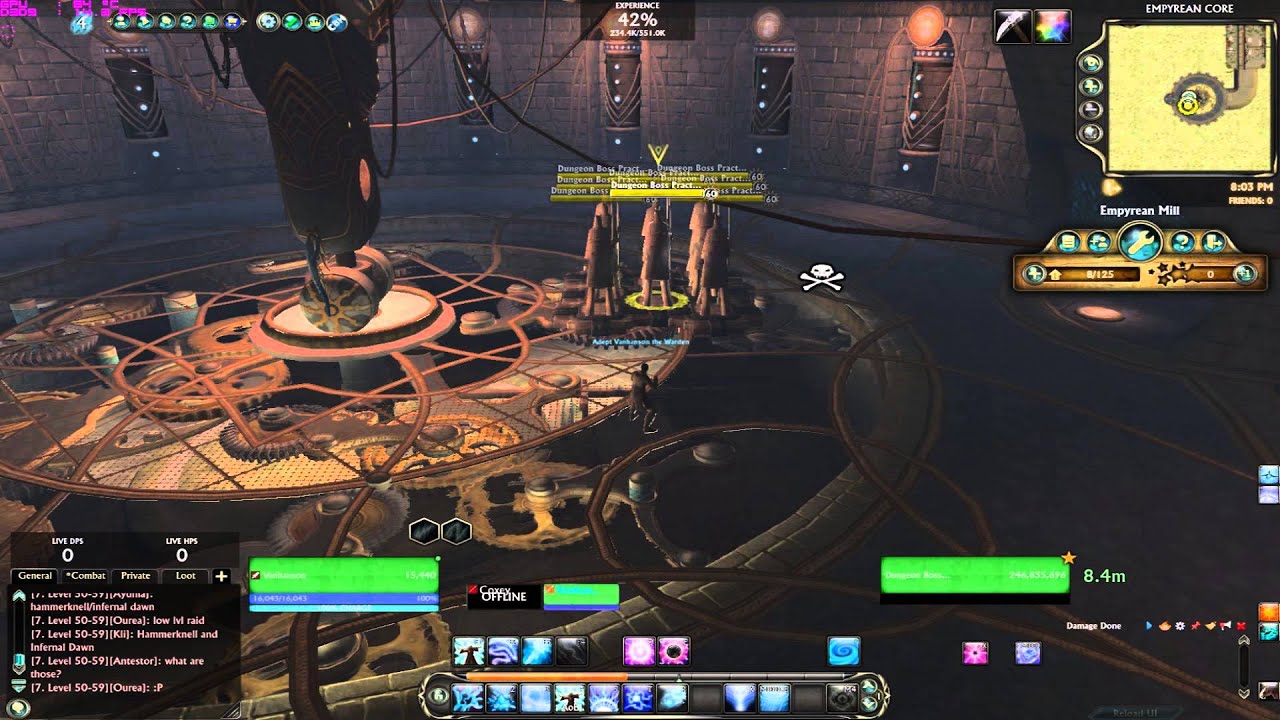Viewport: 1280px width, 720px height.
Task: Open the dimension list button
Action: 1068,242
